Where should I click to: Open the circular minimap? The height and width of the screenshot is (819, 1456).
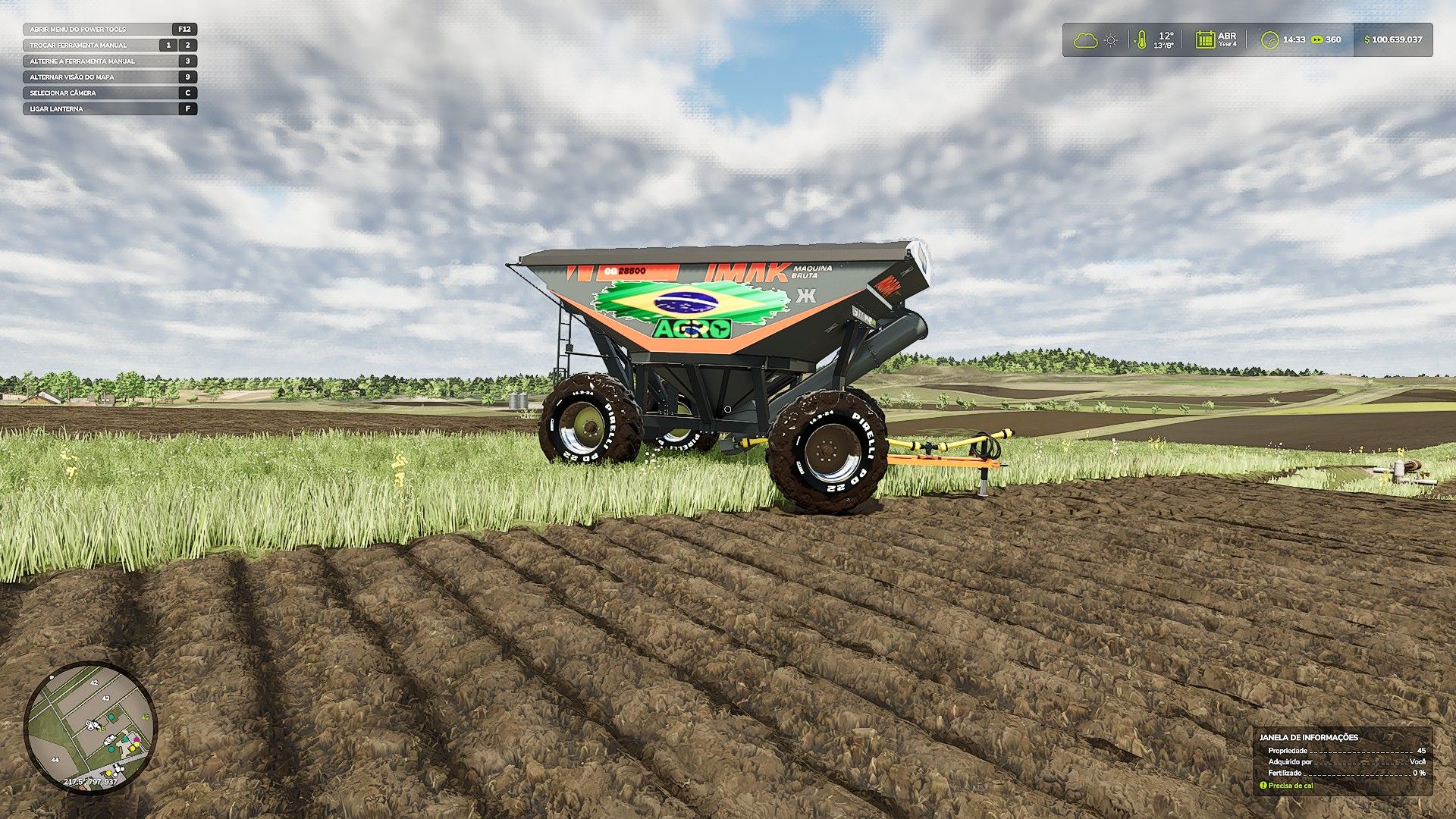[x=90, y=727]
